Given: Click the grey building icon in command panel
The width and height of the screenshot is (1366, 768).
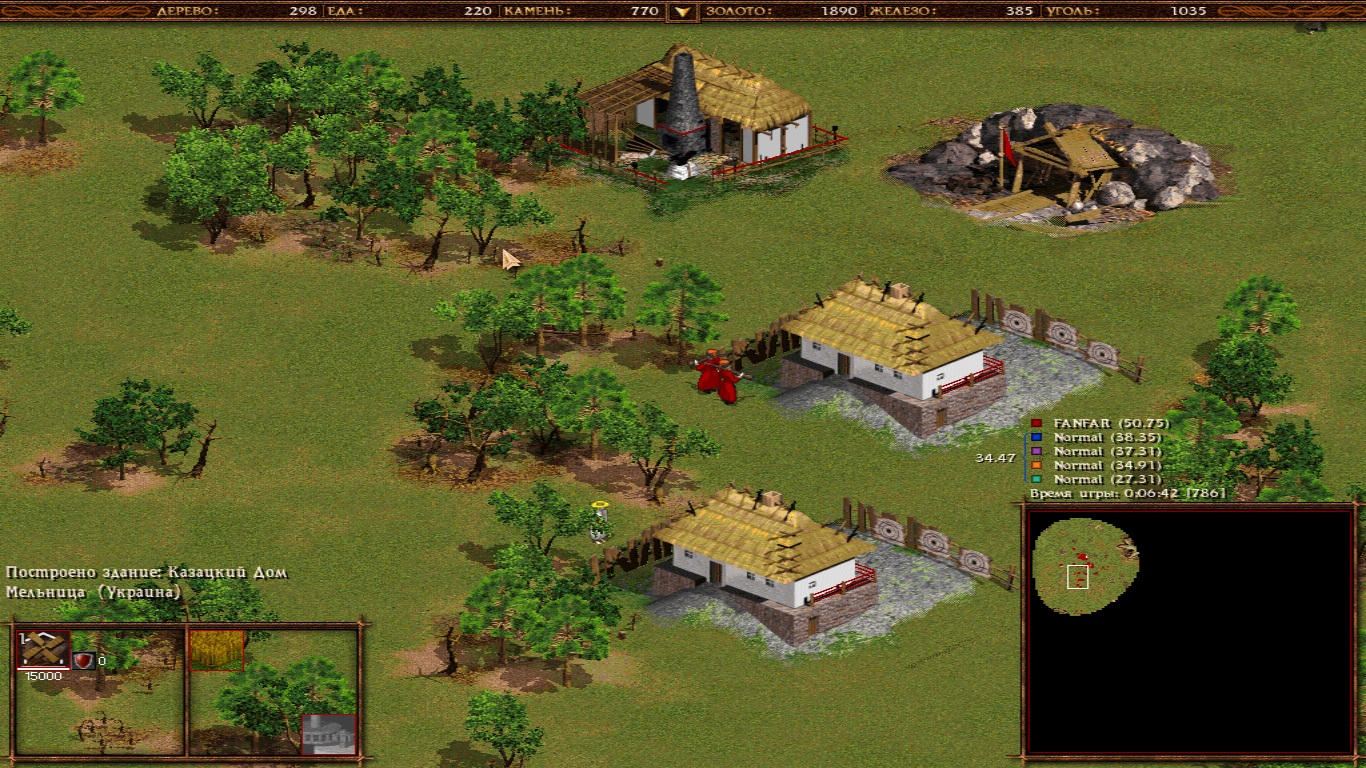Looking at the screenshot, I should [328, 734].
